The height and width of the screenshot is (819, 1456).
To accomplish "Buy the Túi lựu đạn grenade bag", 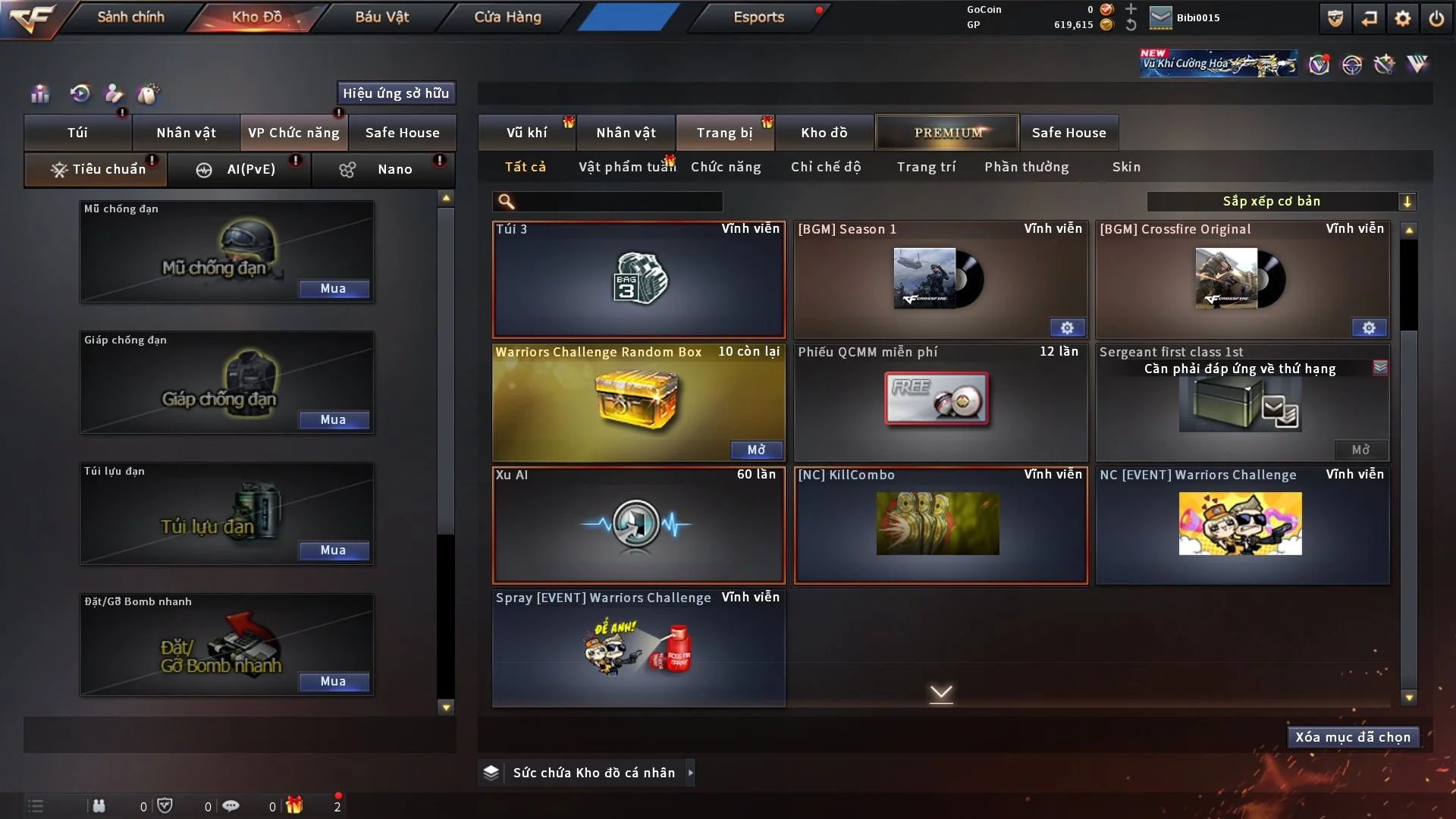I will point(333,551).
